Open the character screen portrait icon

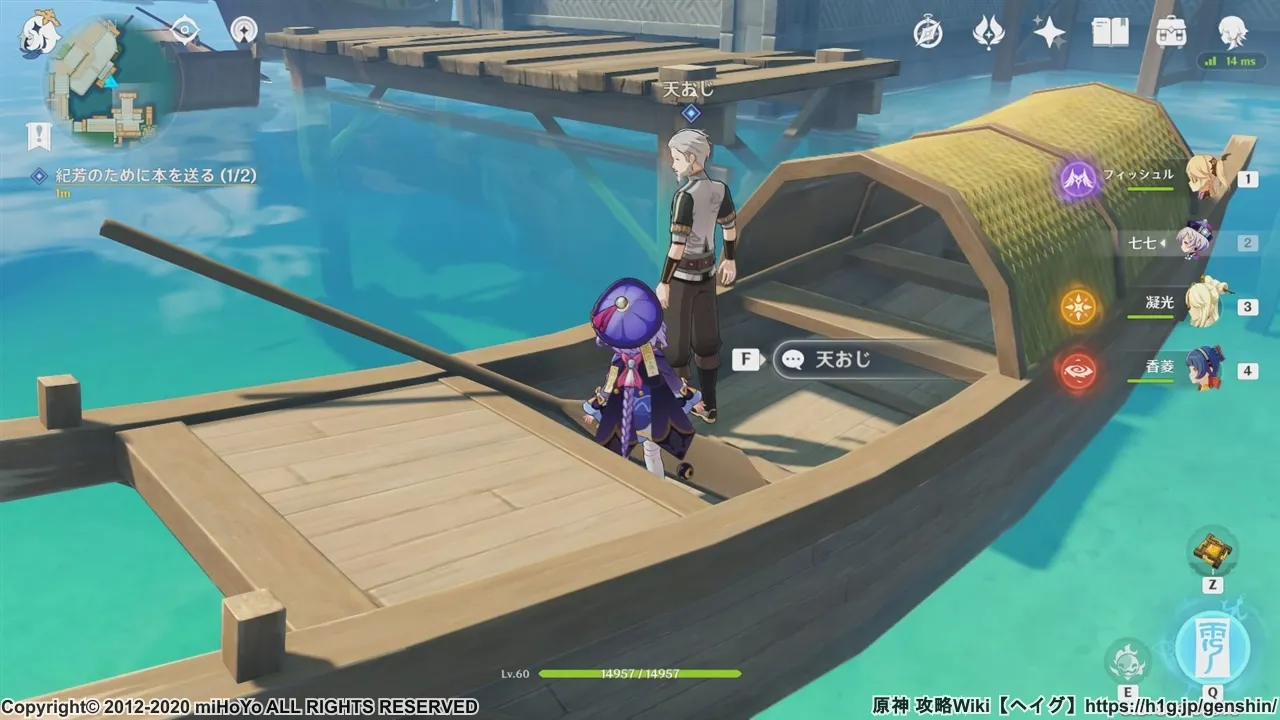(1232, 33)
